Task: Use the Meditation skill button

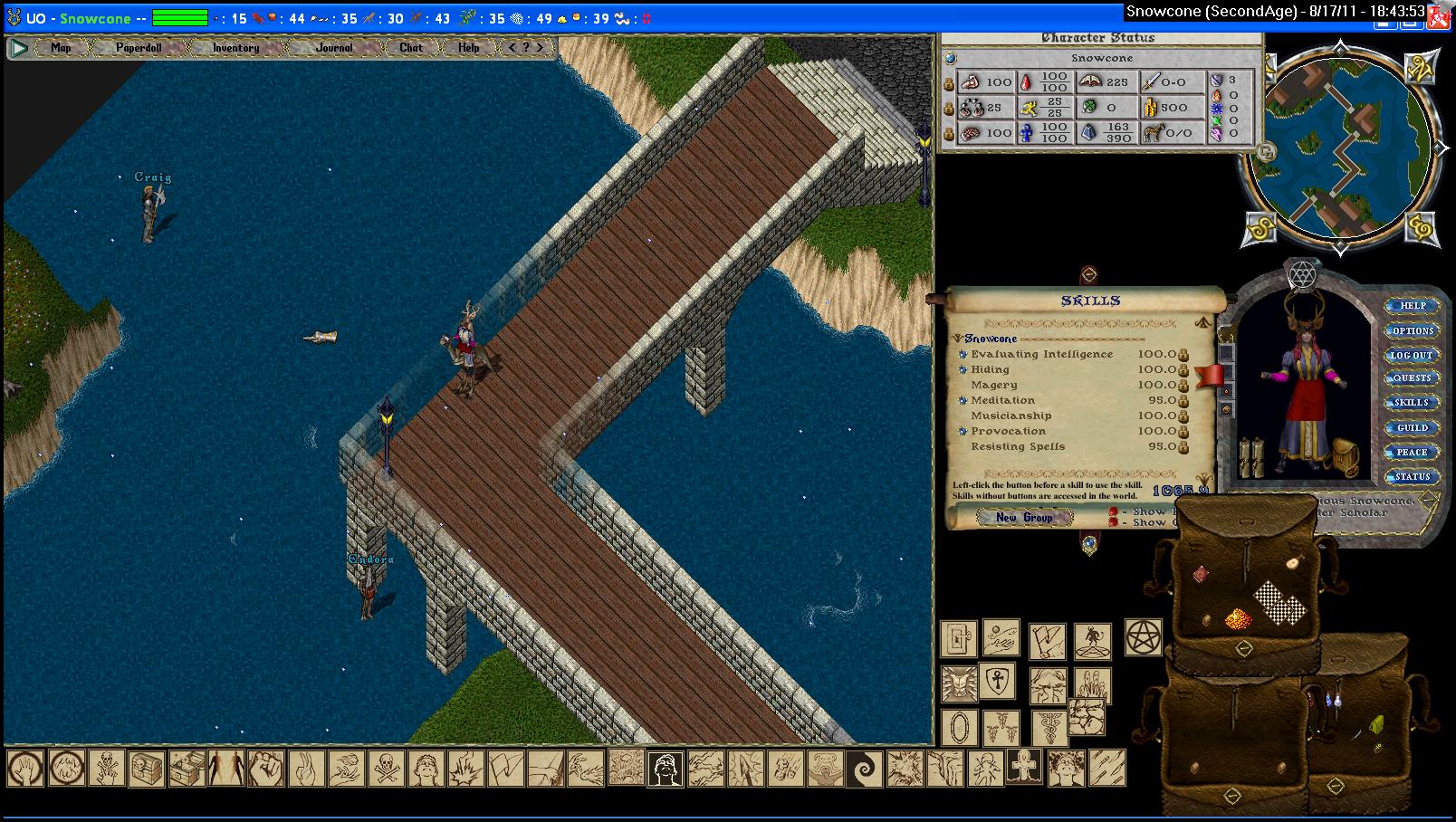Action: (x=963, y=400)
